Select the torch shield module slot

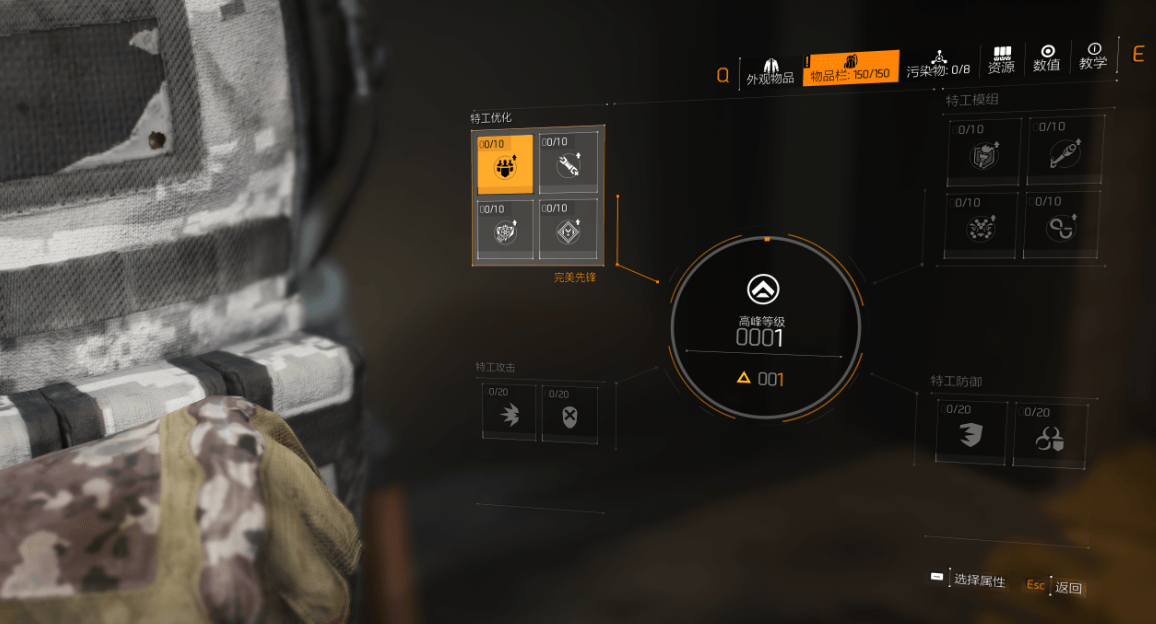point(984,152)
